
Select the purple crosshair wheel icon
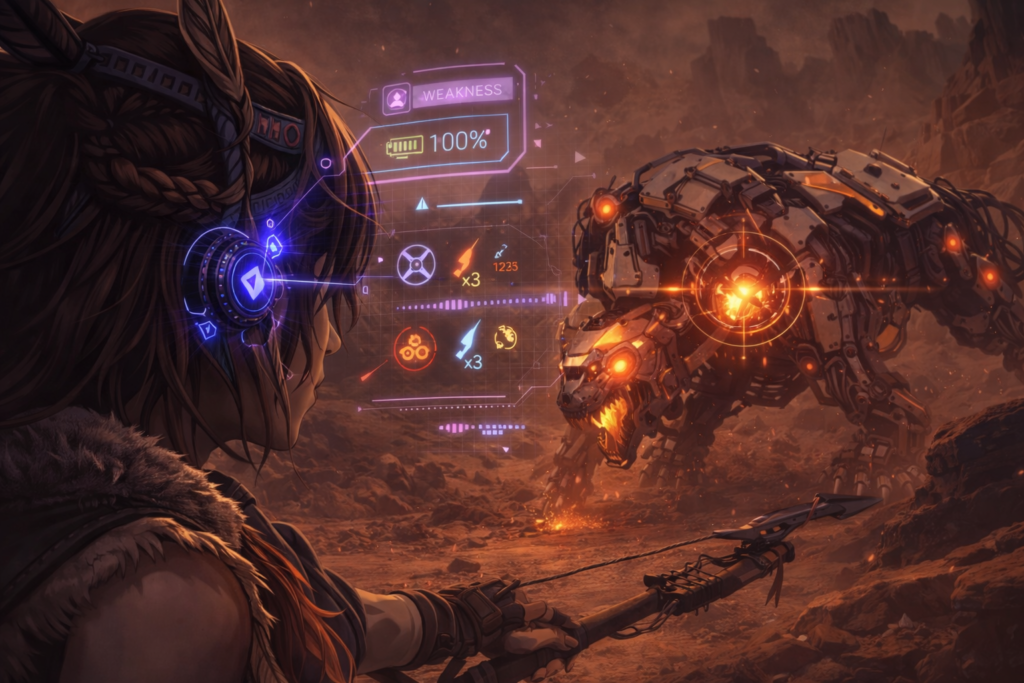416,264
